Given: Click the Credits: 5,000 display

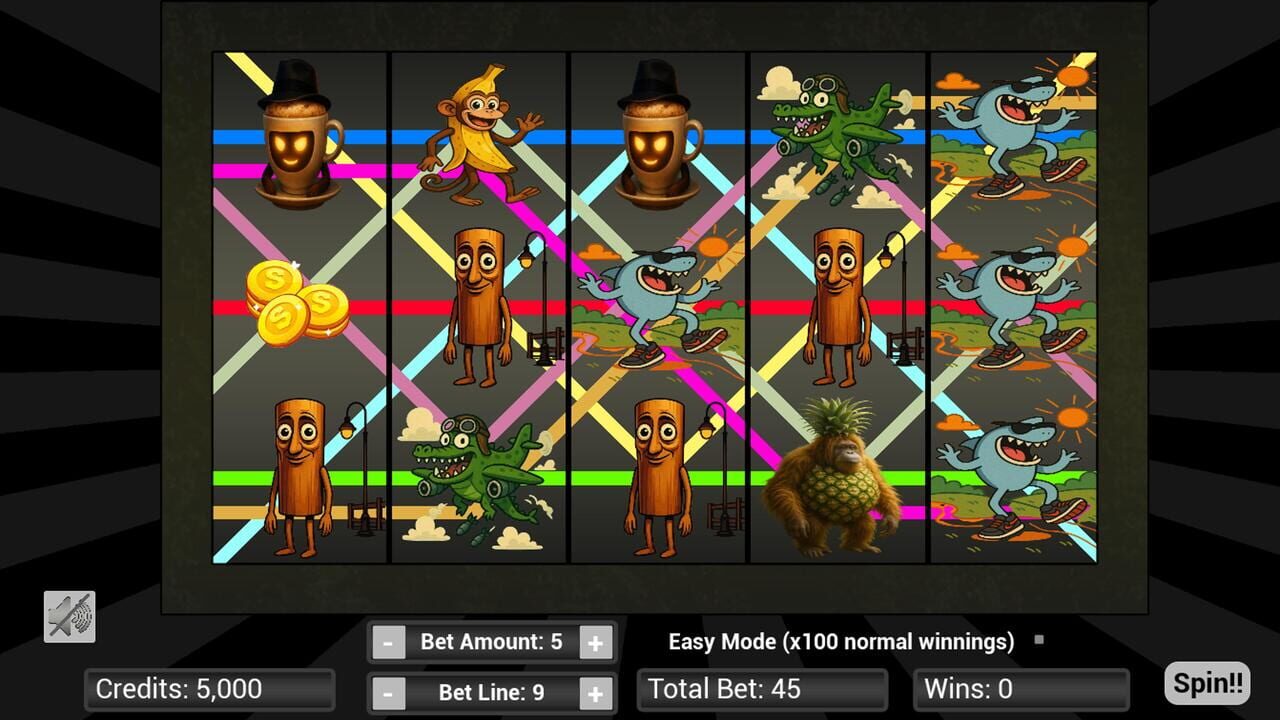Looking at the screenshot, I should coord(209,689).
